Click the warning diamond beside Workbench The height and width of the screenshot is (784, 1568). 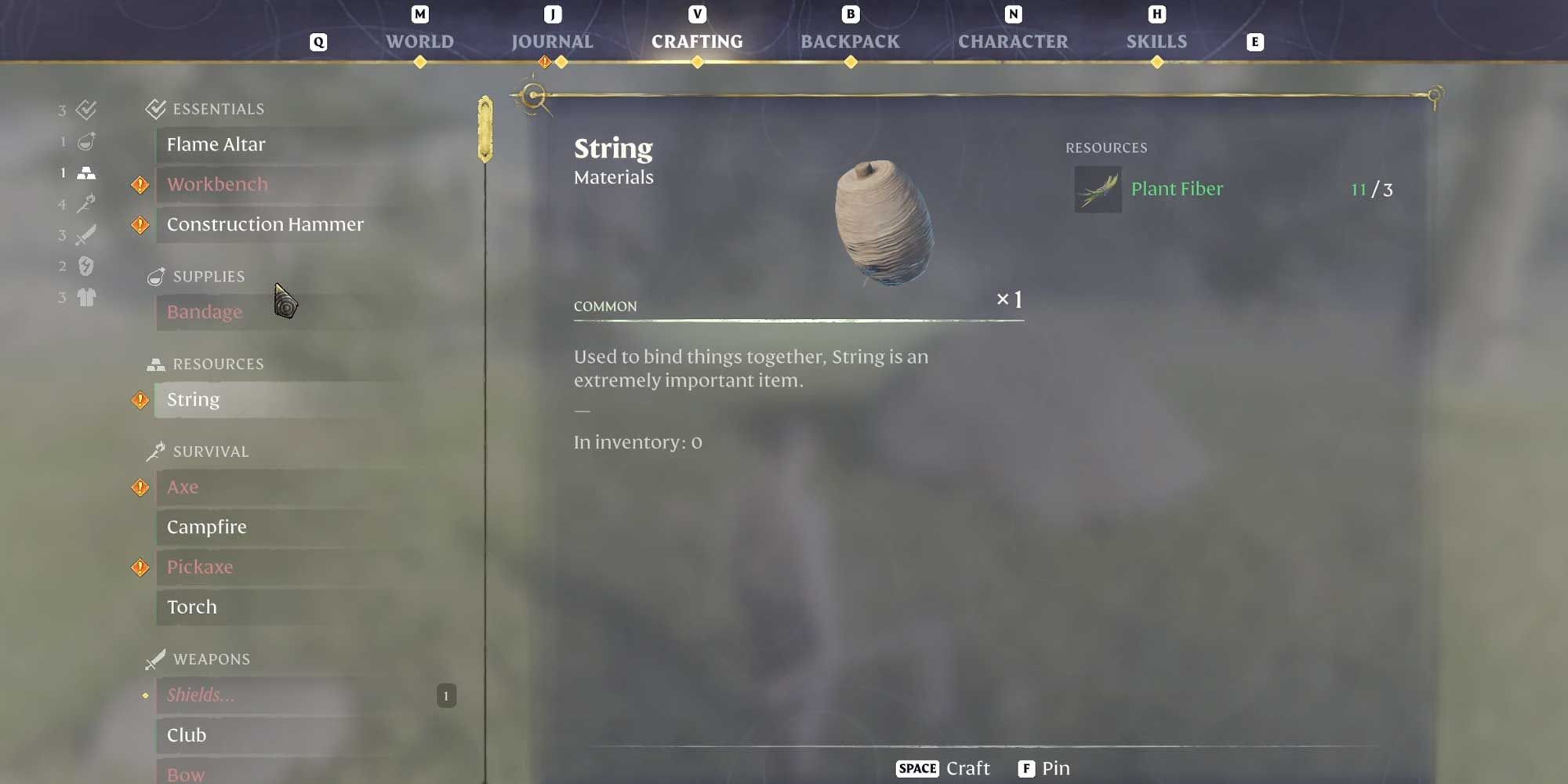click(140, 184)
